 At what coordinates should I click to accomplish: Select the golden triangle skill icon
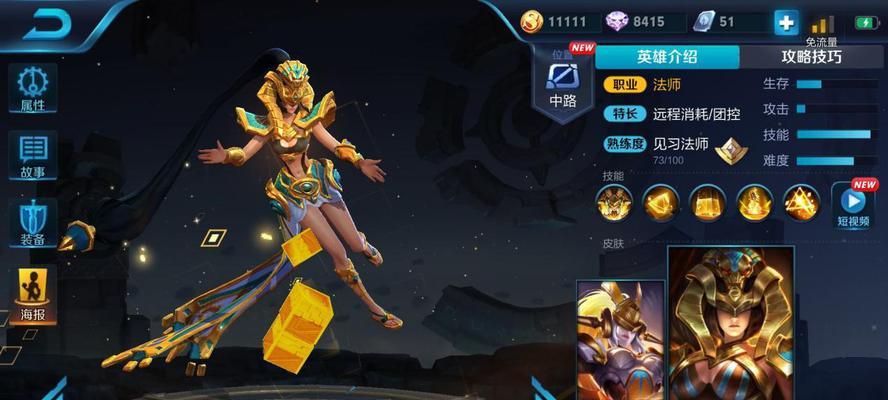click(801, 203)
